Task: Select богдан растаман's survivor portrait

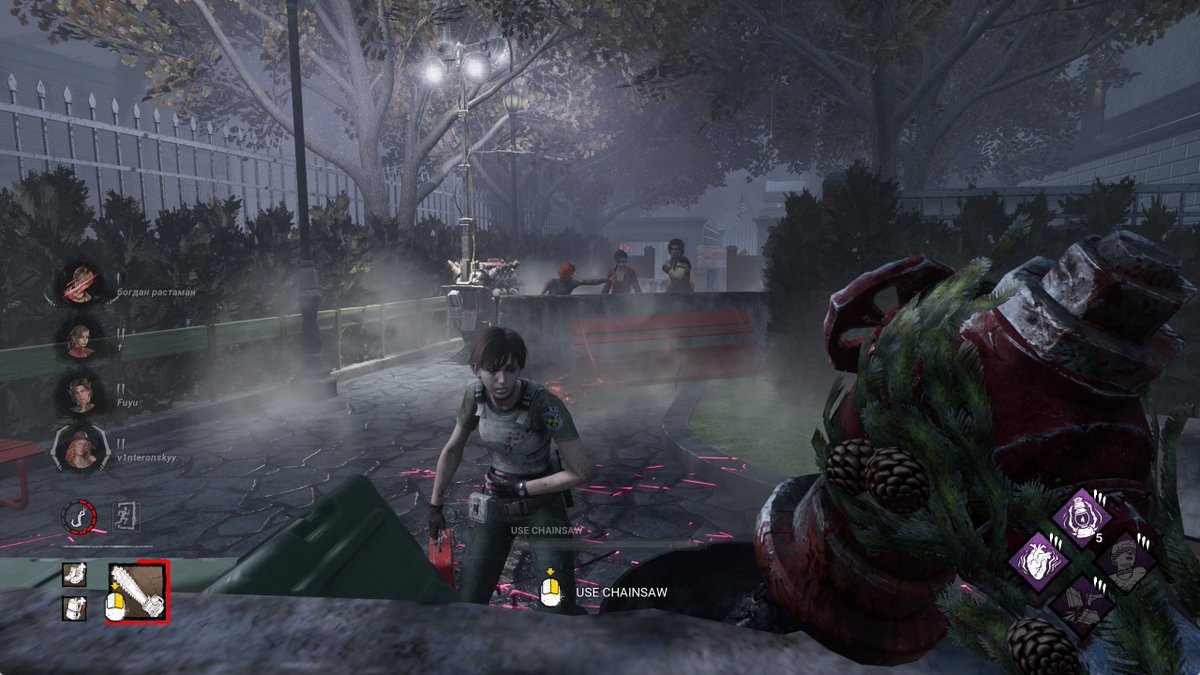Action: (x=80, y=284)
